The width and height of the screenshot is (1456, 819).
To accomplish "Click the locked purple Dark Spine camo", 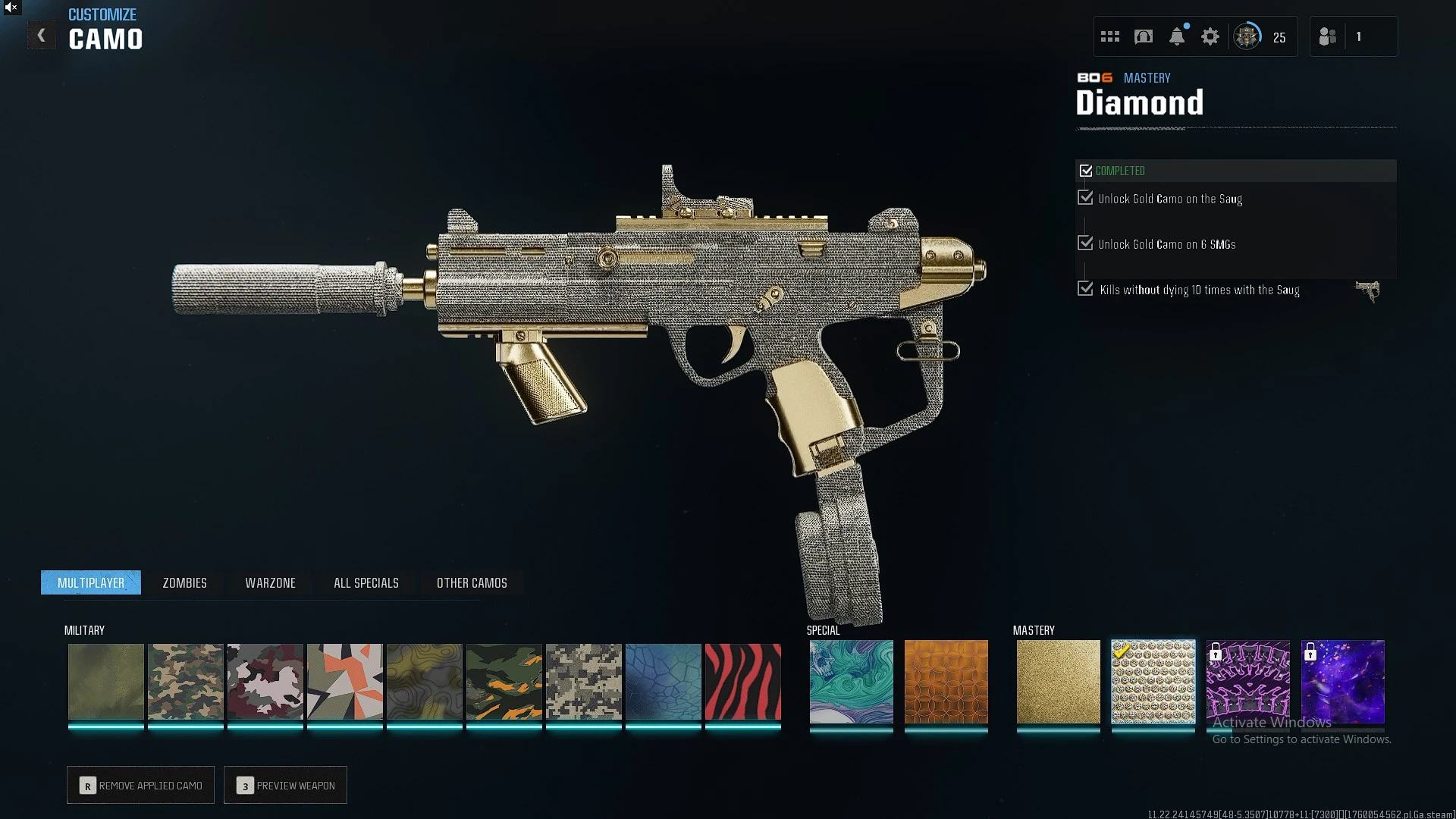I will click(x=1247, y=682).
